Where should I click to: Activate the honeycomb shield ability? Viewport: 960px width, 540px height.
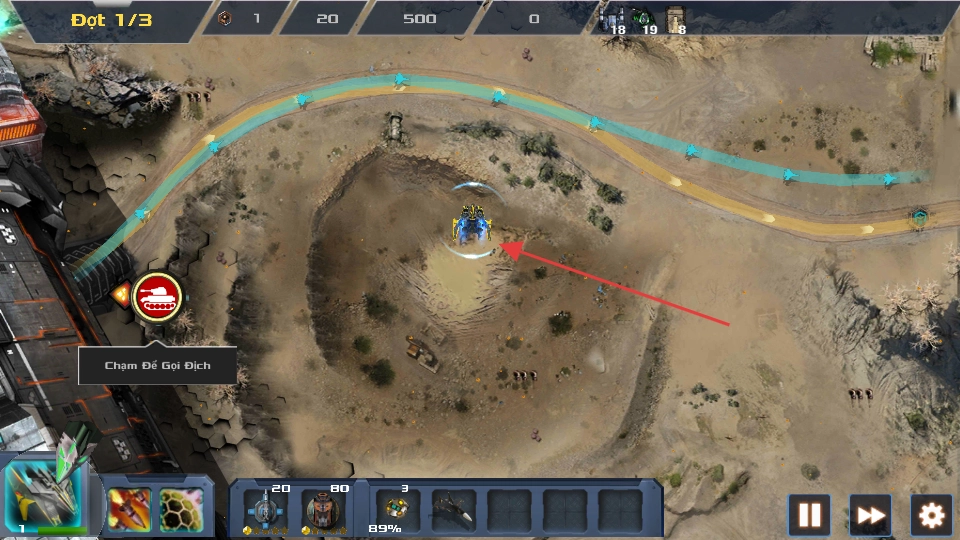[x=181, y=509]
